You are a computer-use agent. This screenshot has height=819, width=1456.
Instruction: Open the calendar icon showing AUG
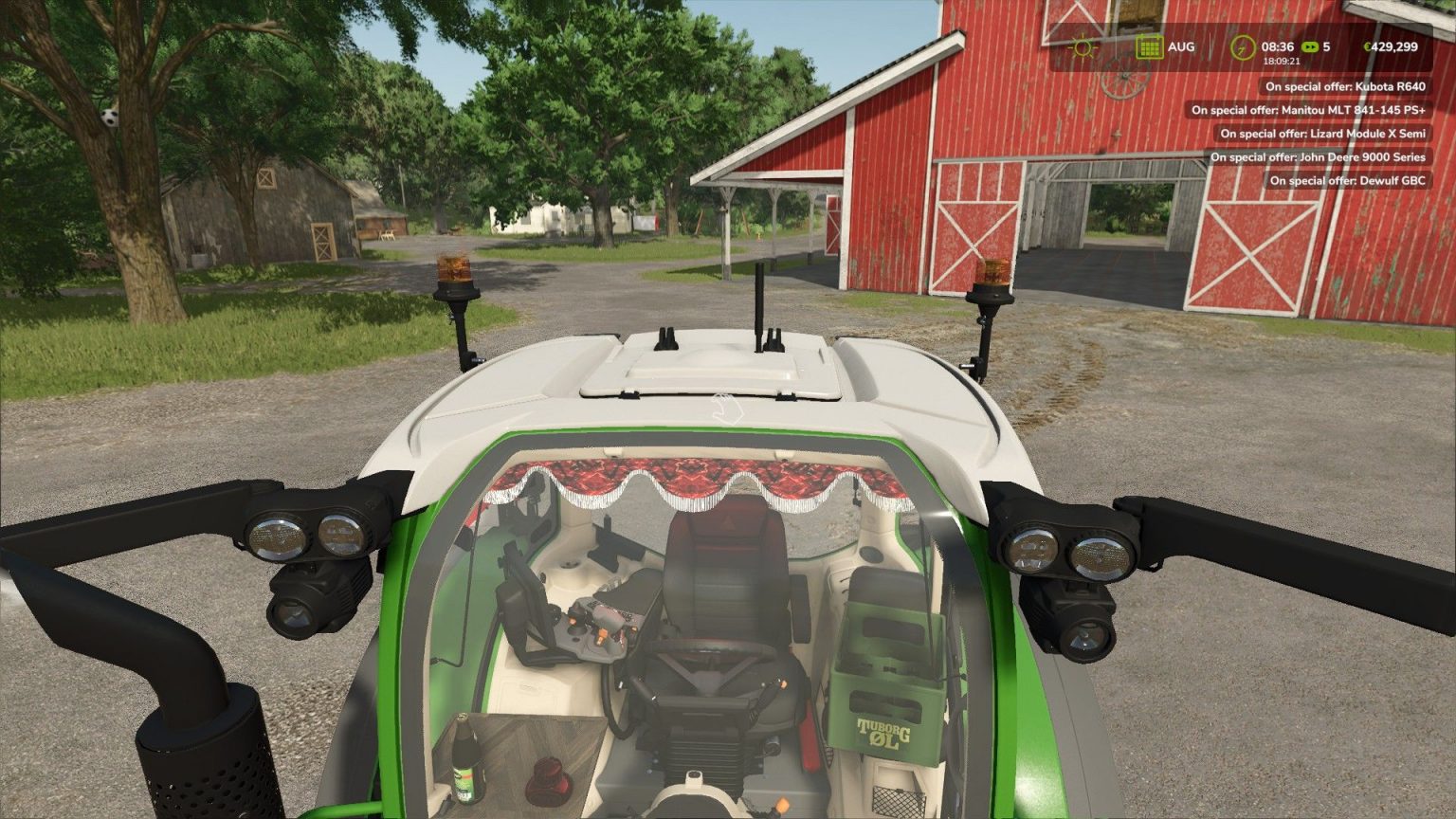(x=1149, y=47)
